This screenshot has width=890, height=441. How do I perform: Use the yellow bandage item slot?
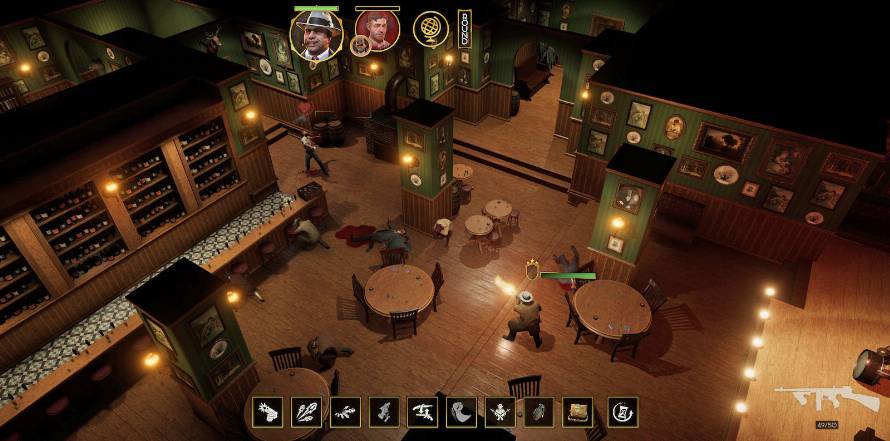pyautogui.click(x=577, y=412)
